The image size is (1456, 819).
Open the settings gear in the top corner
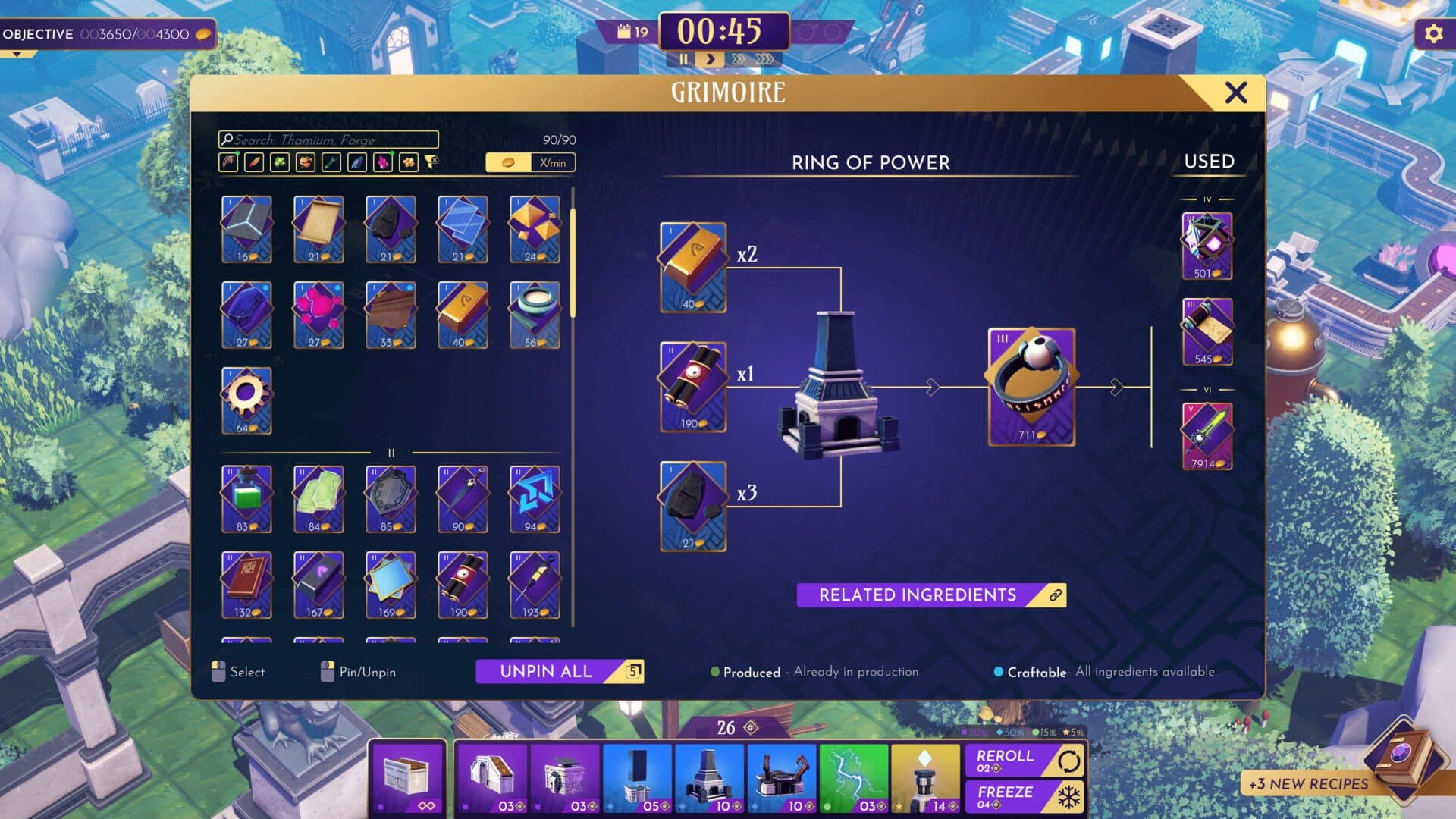1433,33
